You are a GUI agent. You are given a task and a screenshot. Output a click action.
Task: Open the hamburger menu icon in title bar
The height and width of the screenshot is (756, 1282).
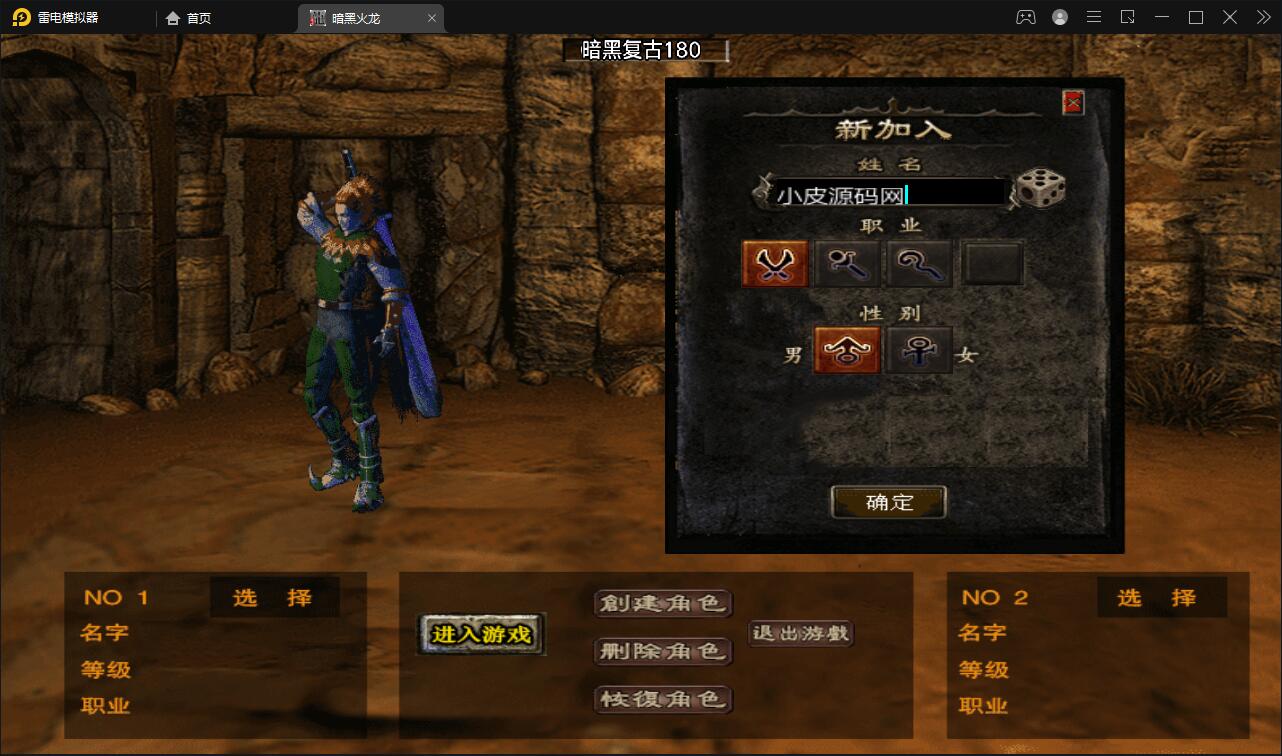pyautogui.click(x=1093, y=16)
